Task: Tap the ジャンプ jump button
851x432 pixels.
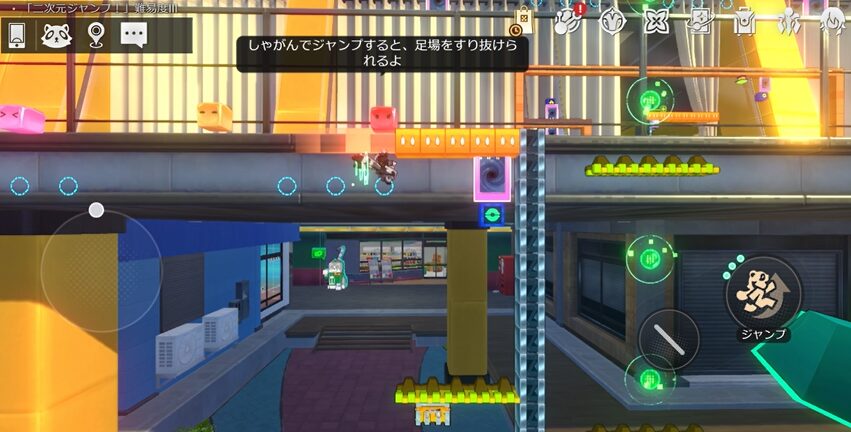Action: (763, 293)
